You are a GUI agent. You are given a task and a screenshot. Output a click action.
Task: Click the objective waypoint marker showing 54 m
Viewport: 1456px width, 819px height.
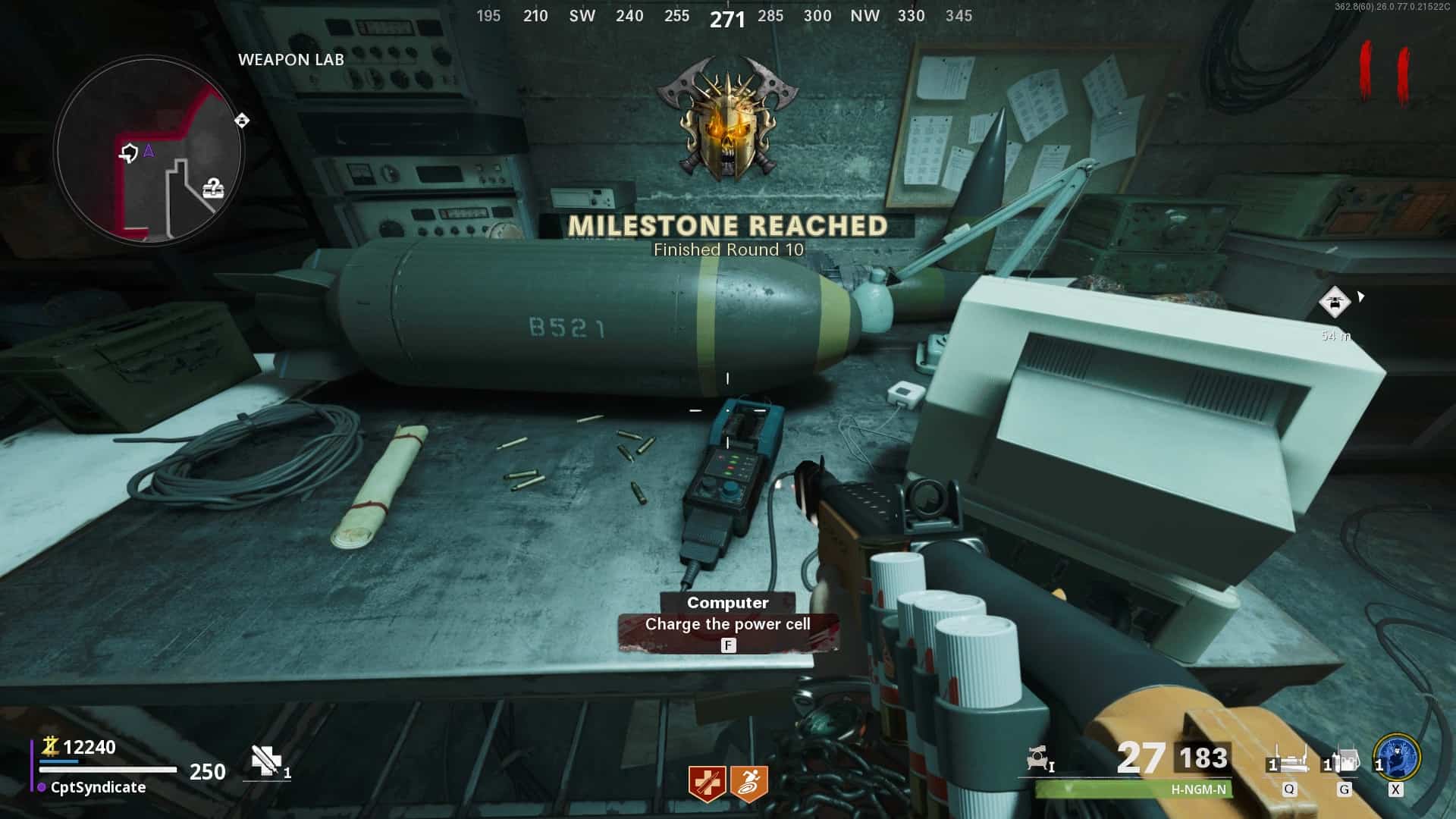[x=1335, y=303]
